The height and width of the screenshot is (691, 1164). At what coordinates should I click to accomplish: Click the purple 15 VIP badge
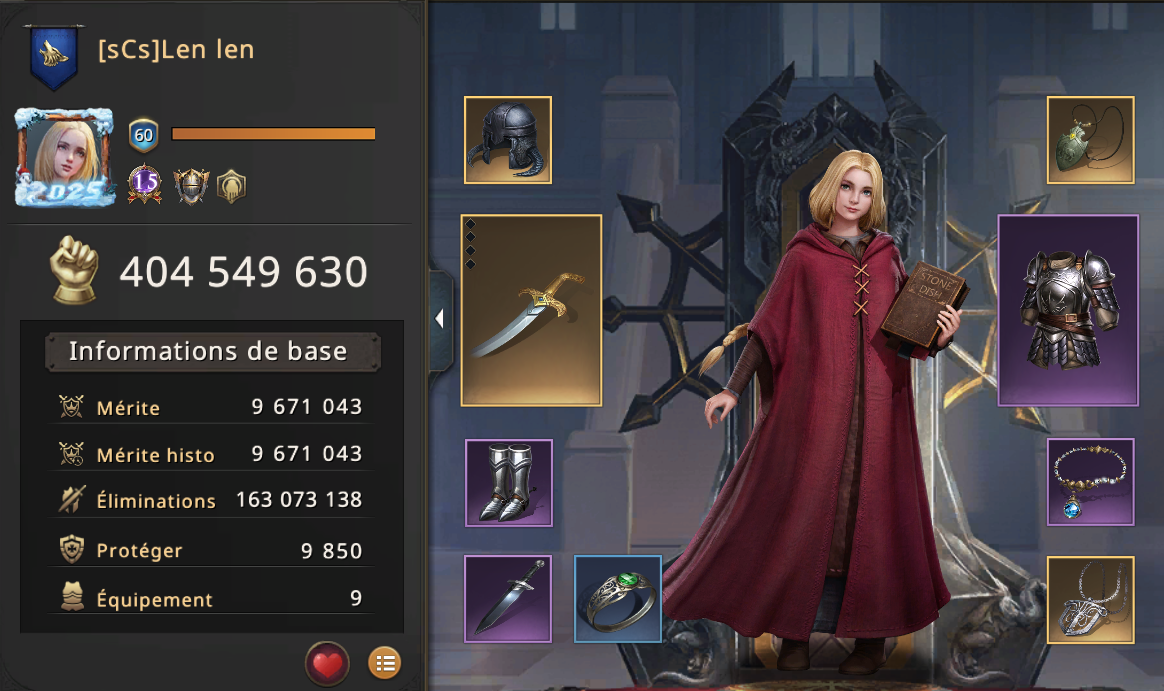pos(145,183)
